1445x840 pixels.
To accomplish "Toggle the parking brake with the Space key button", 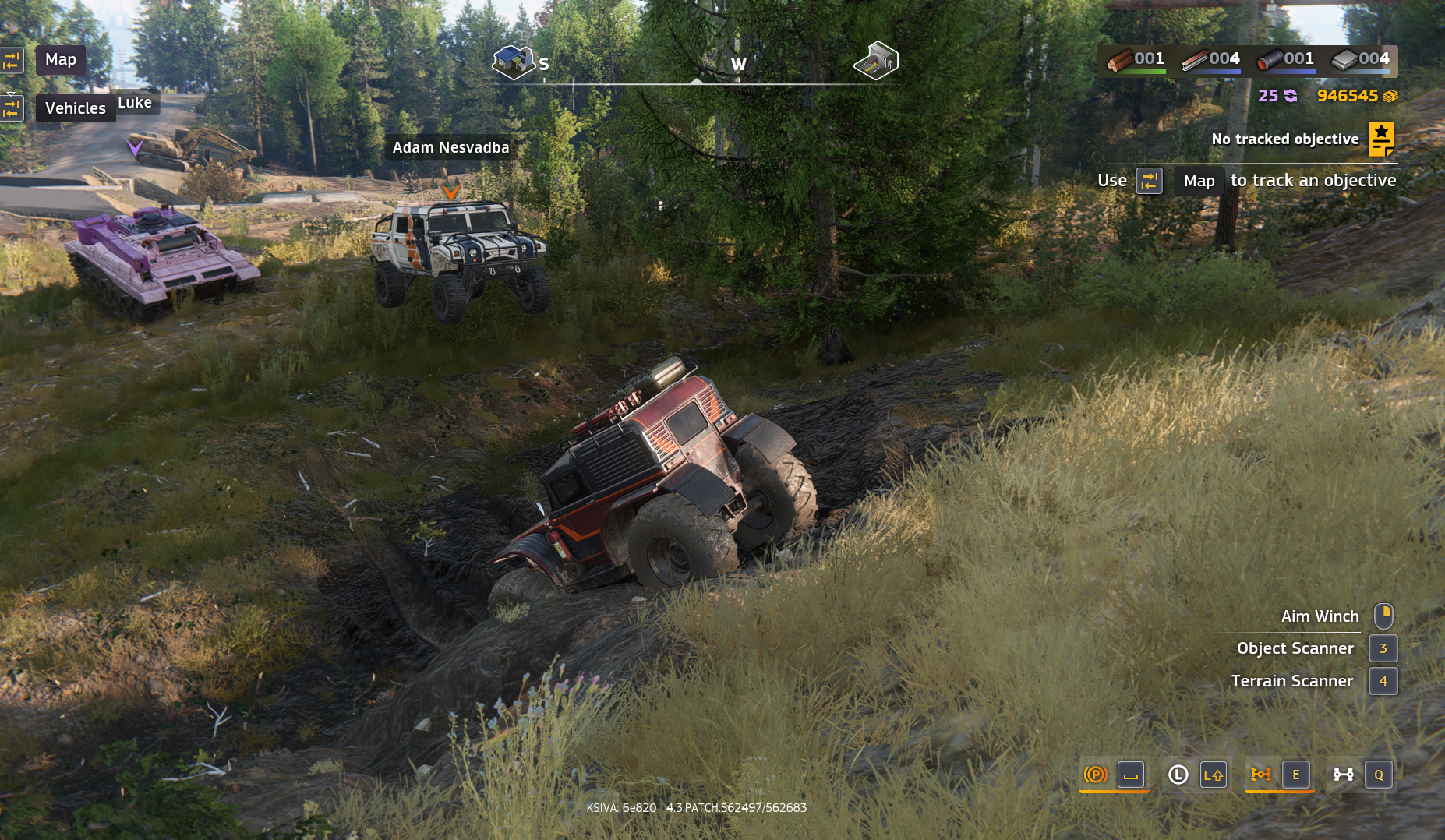I will (x=1129, y=775).
